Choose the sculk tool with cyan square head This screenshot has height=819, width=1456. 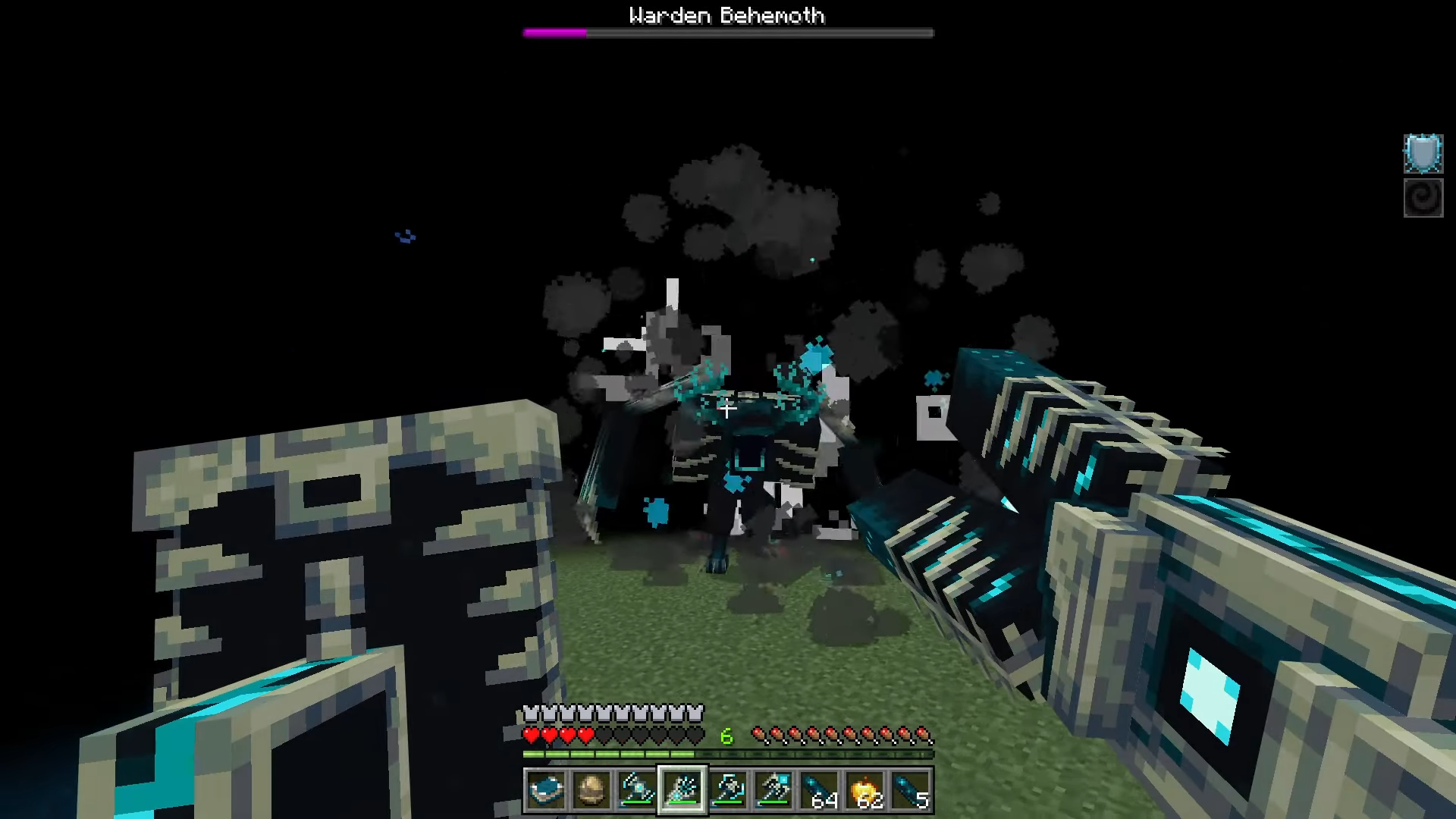[x=773, y=790]
